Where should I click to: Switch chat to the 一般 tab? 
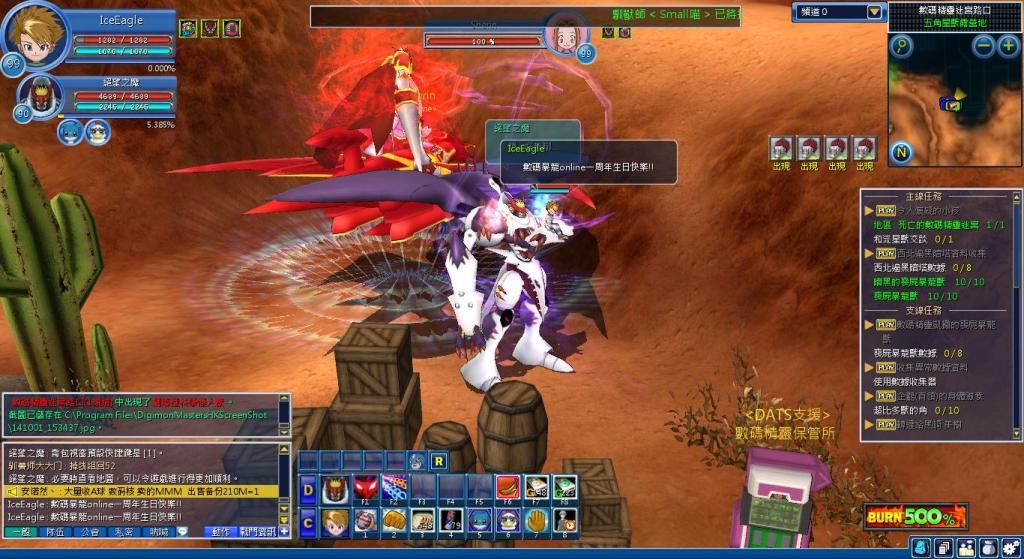22,532
